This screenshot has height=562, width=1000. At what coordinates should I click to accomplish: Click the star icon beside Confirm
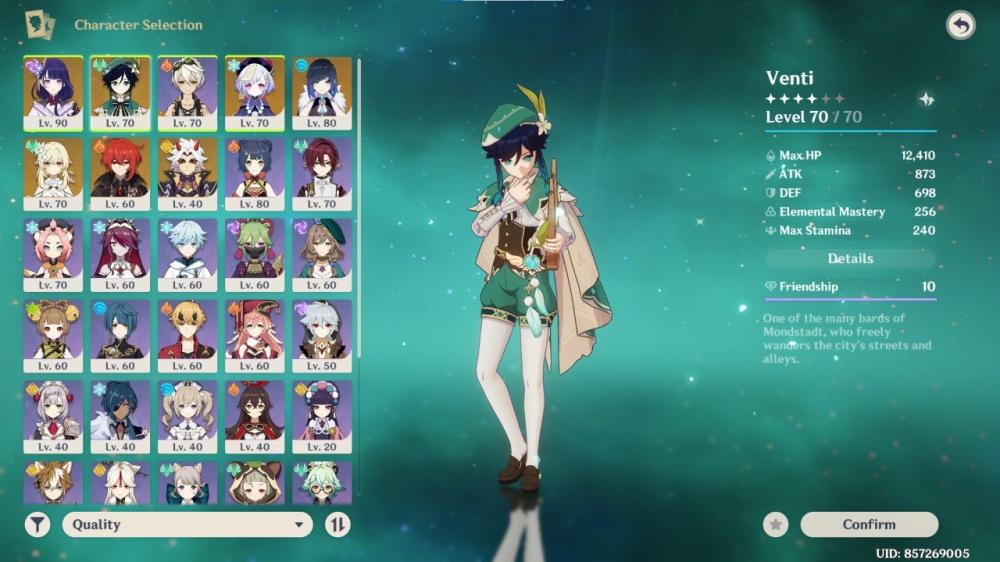(x=775, y=524)
